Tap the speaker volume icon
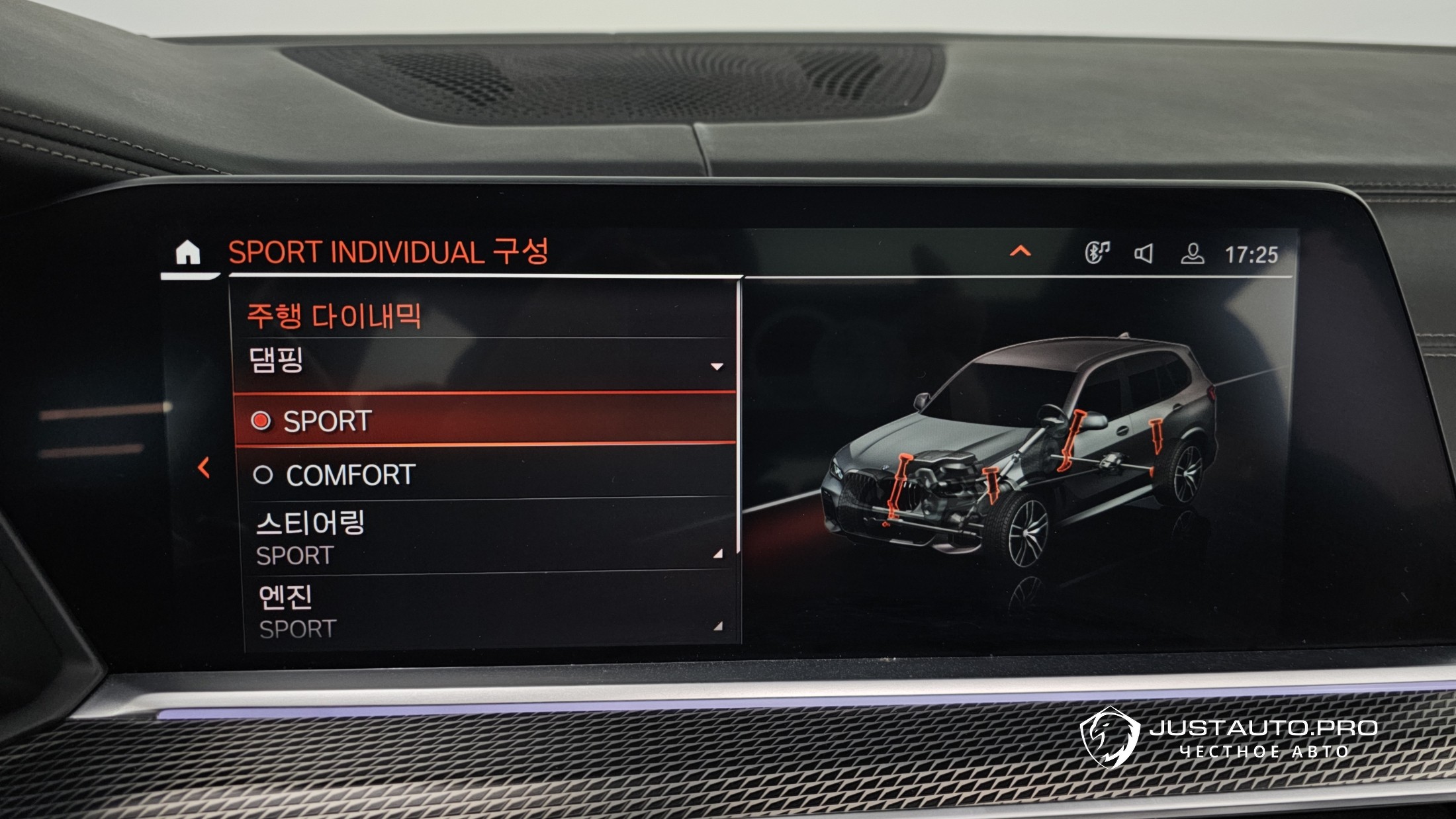The image size is (1456, 819). 1144,253
